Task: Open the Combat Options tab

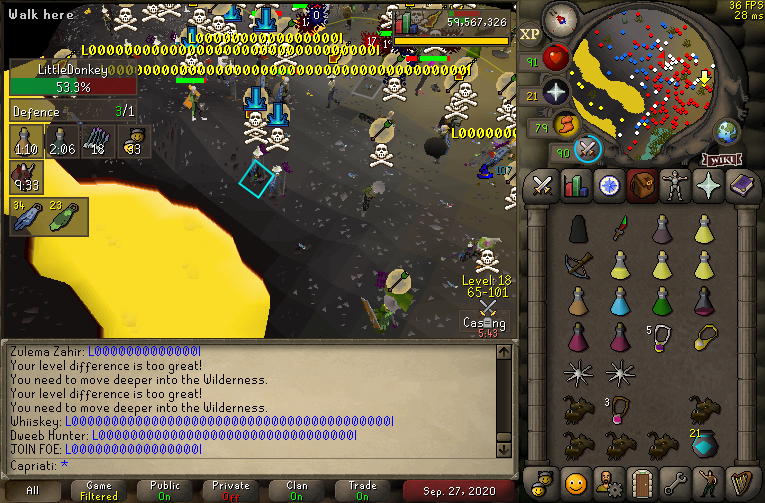Action: coord(542,186)
